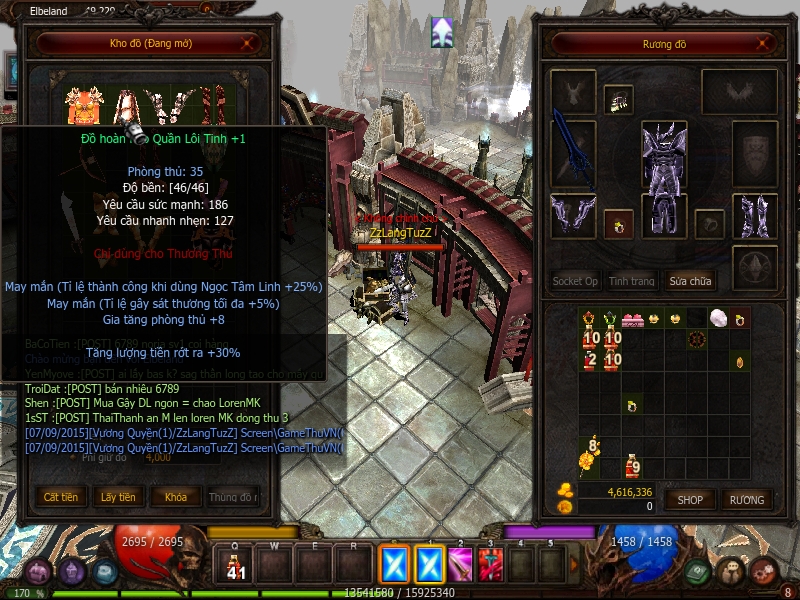This screenshot has width=800, height=600.
Task: Select the golden flower item stack of 8
Action: click(x=588, y=456)
